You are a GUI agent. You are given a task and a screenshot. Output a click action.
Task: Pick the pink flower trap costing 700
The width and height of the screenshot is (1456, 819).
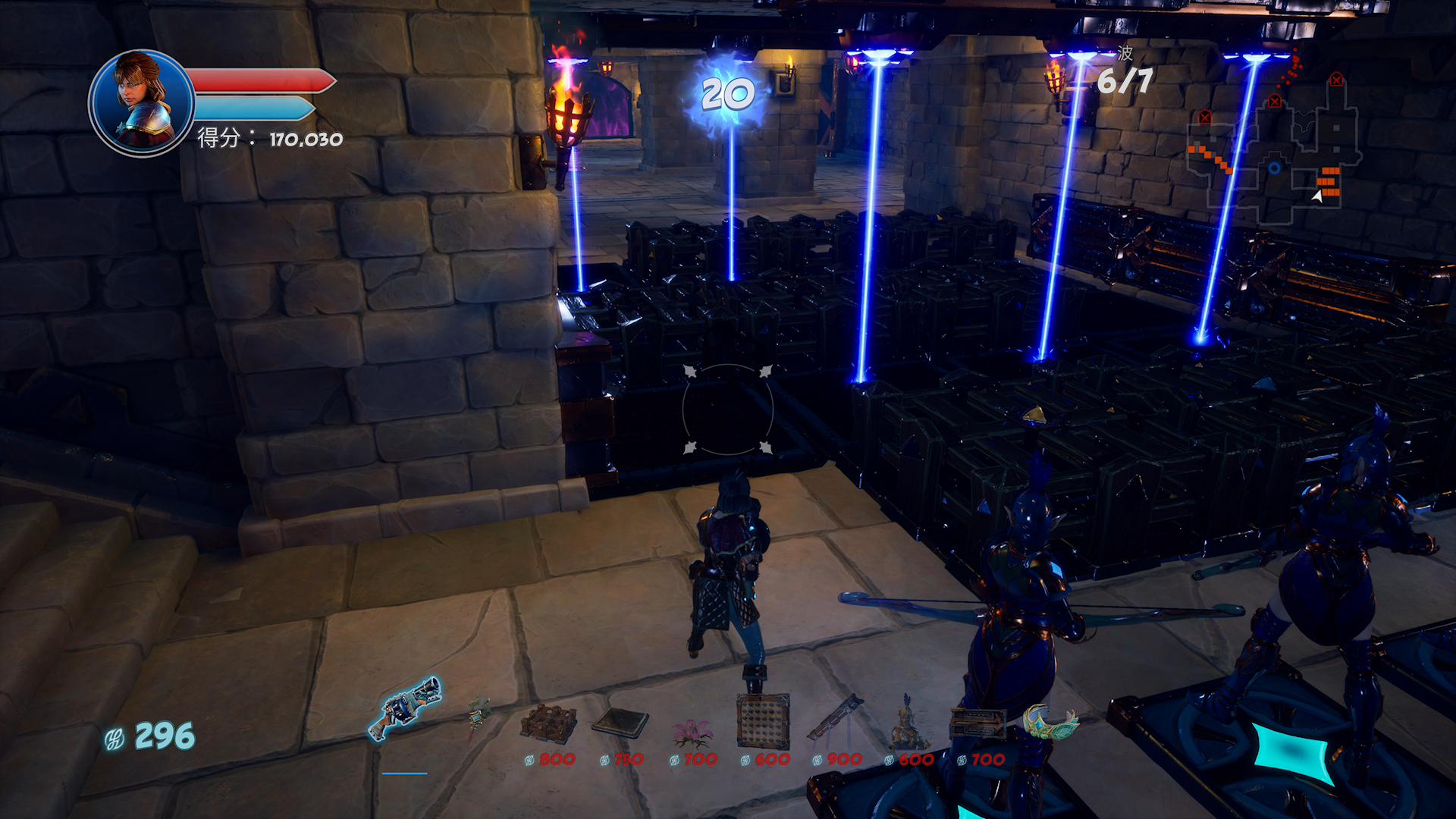692,730
